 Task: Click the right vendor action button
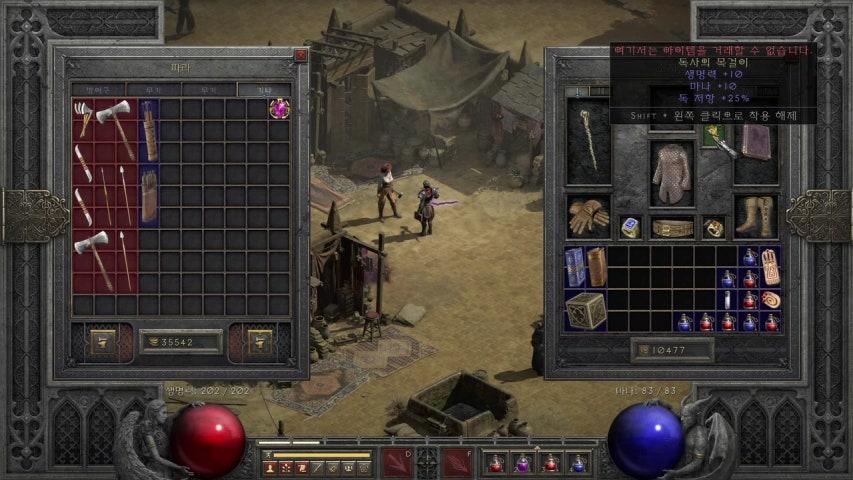(259, 341)
